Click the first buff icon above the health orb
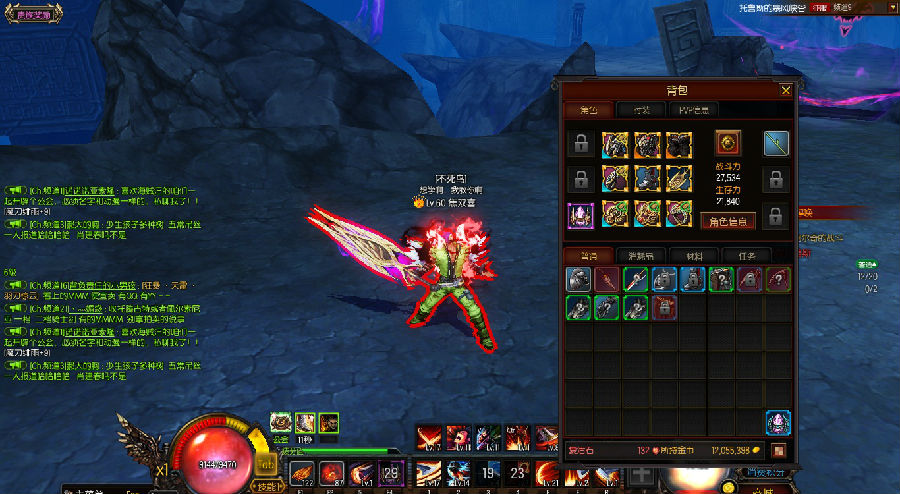Screen dimensions: 900x494 281,422
